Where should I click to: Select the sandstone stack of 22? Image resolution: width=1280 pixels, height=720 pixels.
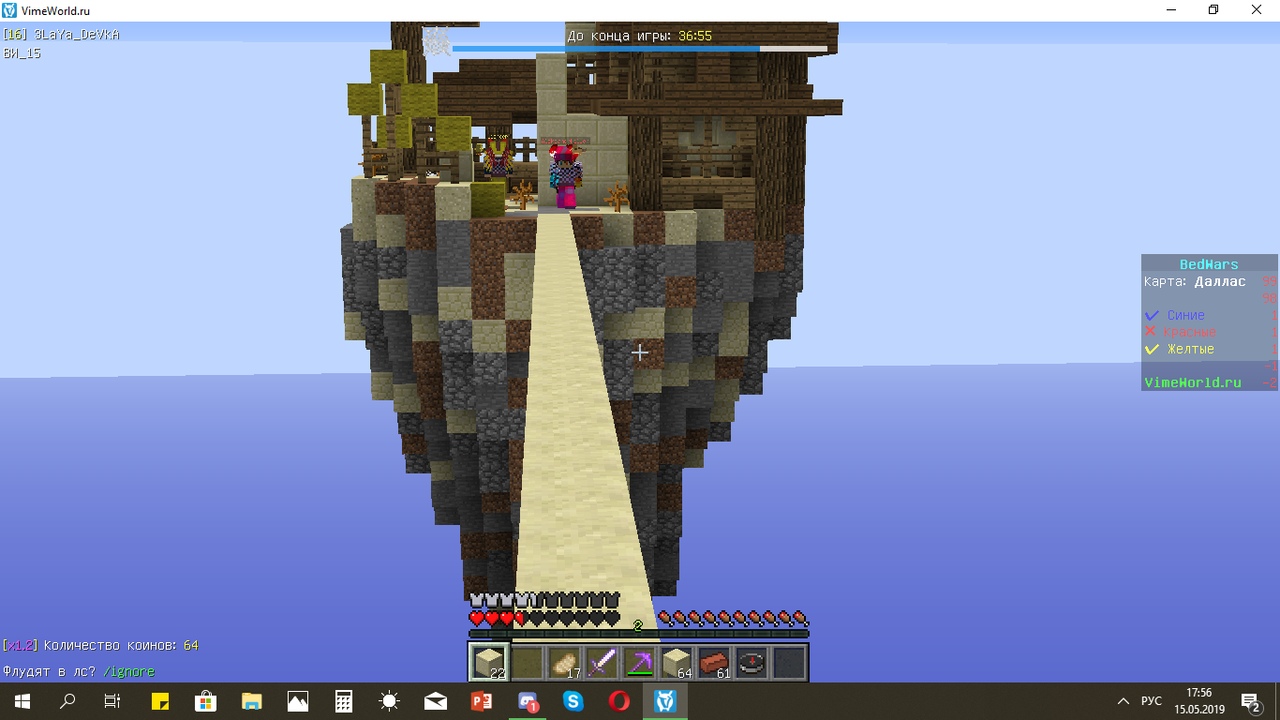[x=489, y=662]
